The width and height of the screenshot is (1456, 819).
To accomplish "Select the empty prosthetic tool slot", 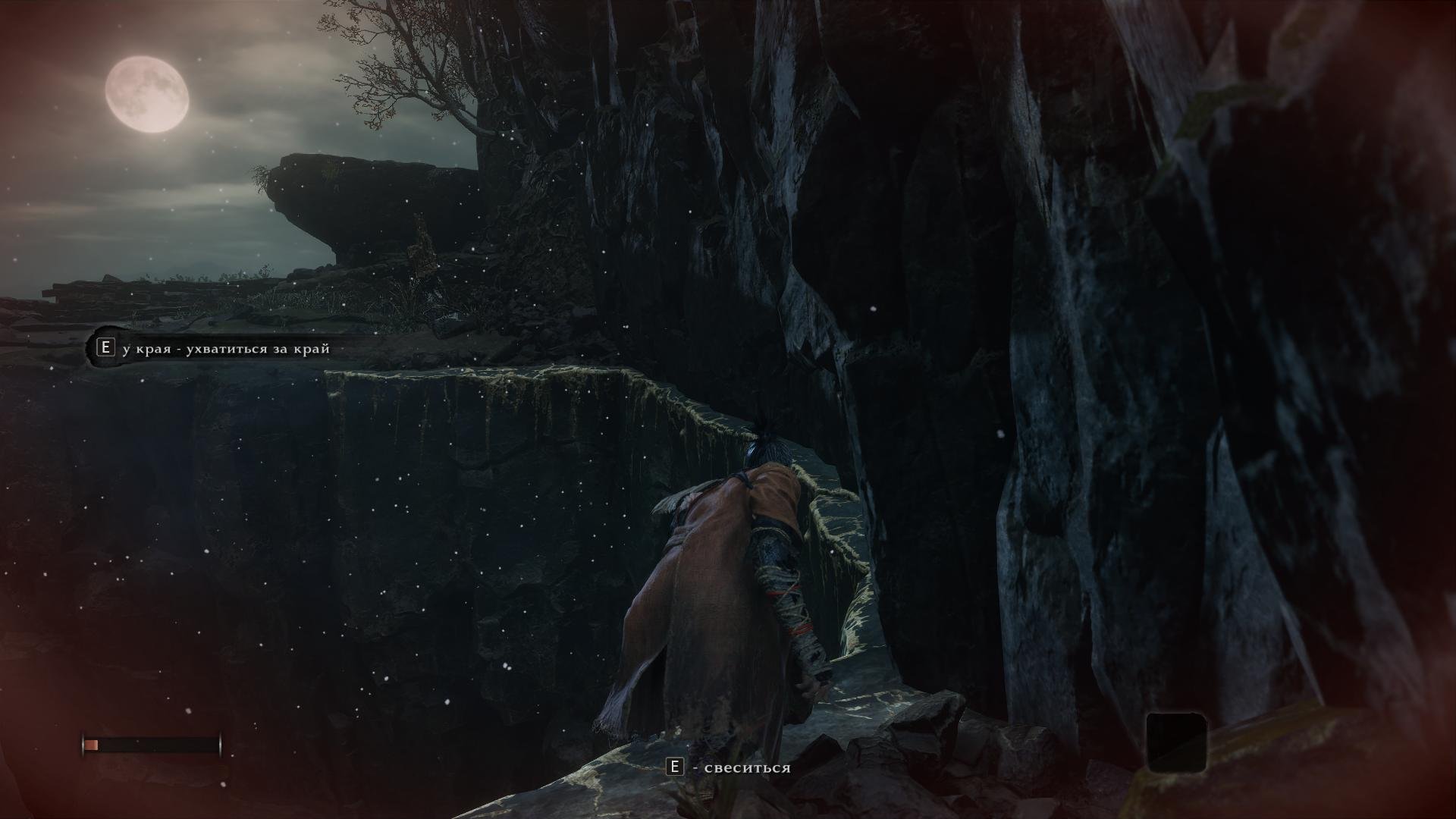I will 1175,741.
